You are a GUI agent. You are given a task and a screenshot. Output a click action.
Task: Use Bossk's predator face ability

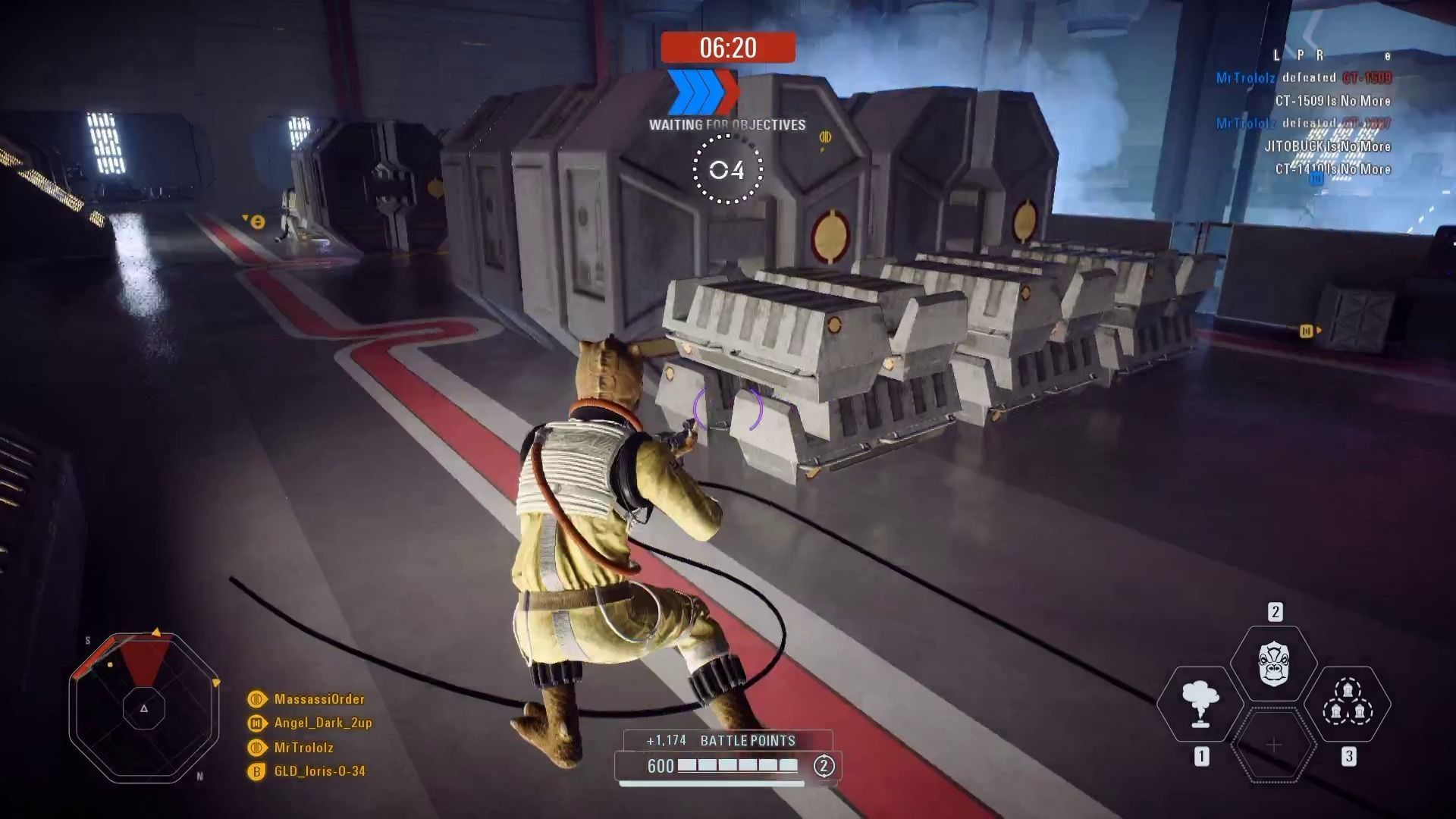(1274, 663)
